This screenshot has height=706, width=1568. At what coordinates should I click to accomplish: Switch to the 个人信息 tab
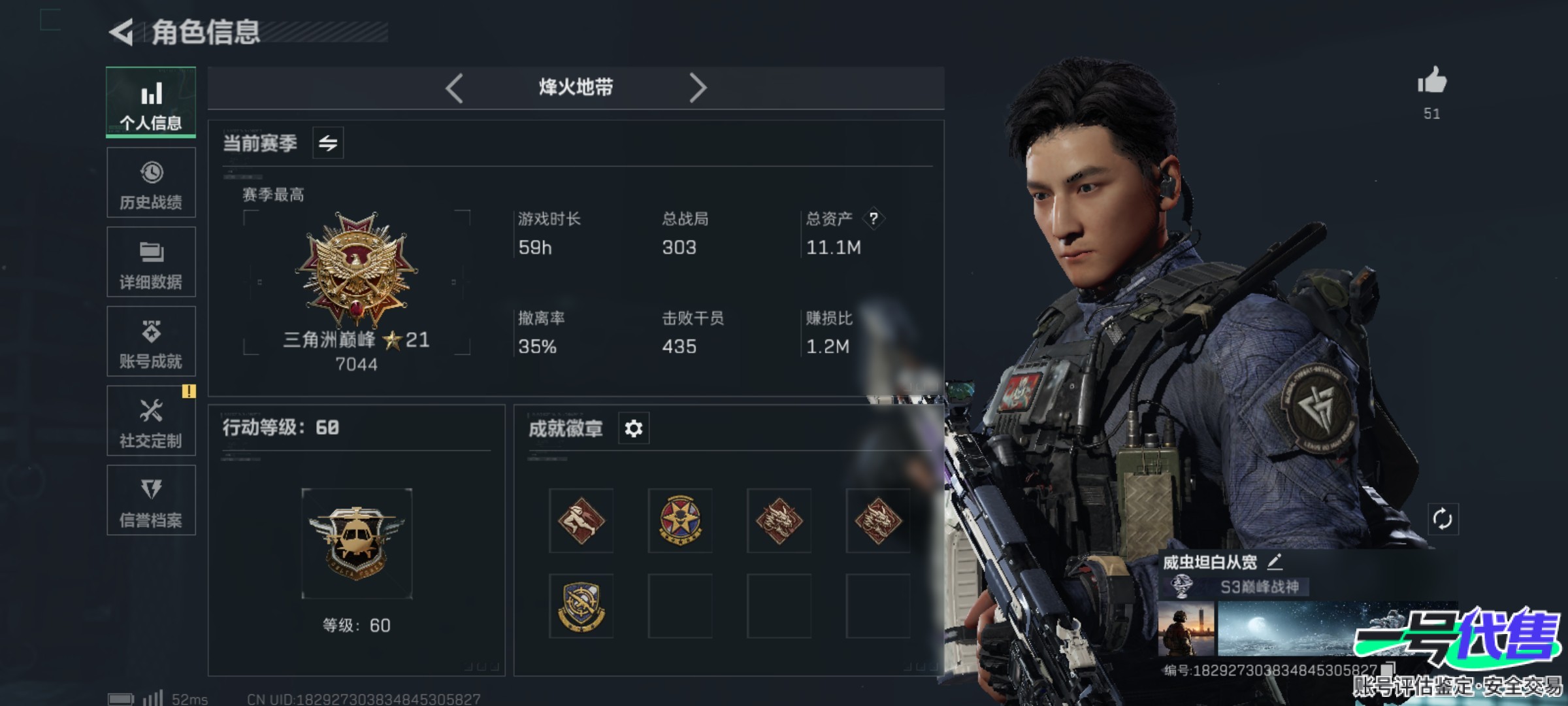(151, 103)
